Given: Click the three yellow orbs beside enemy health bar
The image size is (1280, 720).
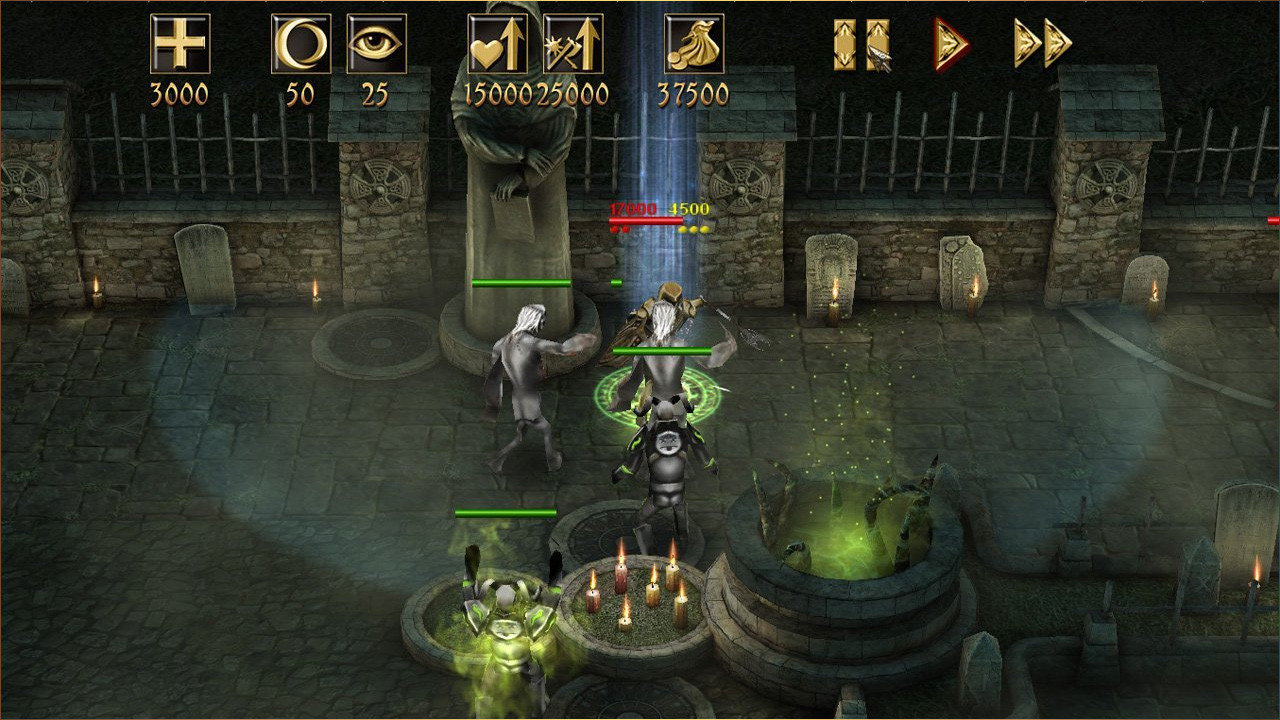Looking at the screenshot, I should tap(694, 227).
